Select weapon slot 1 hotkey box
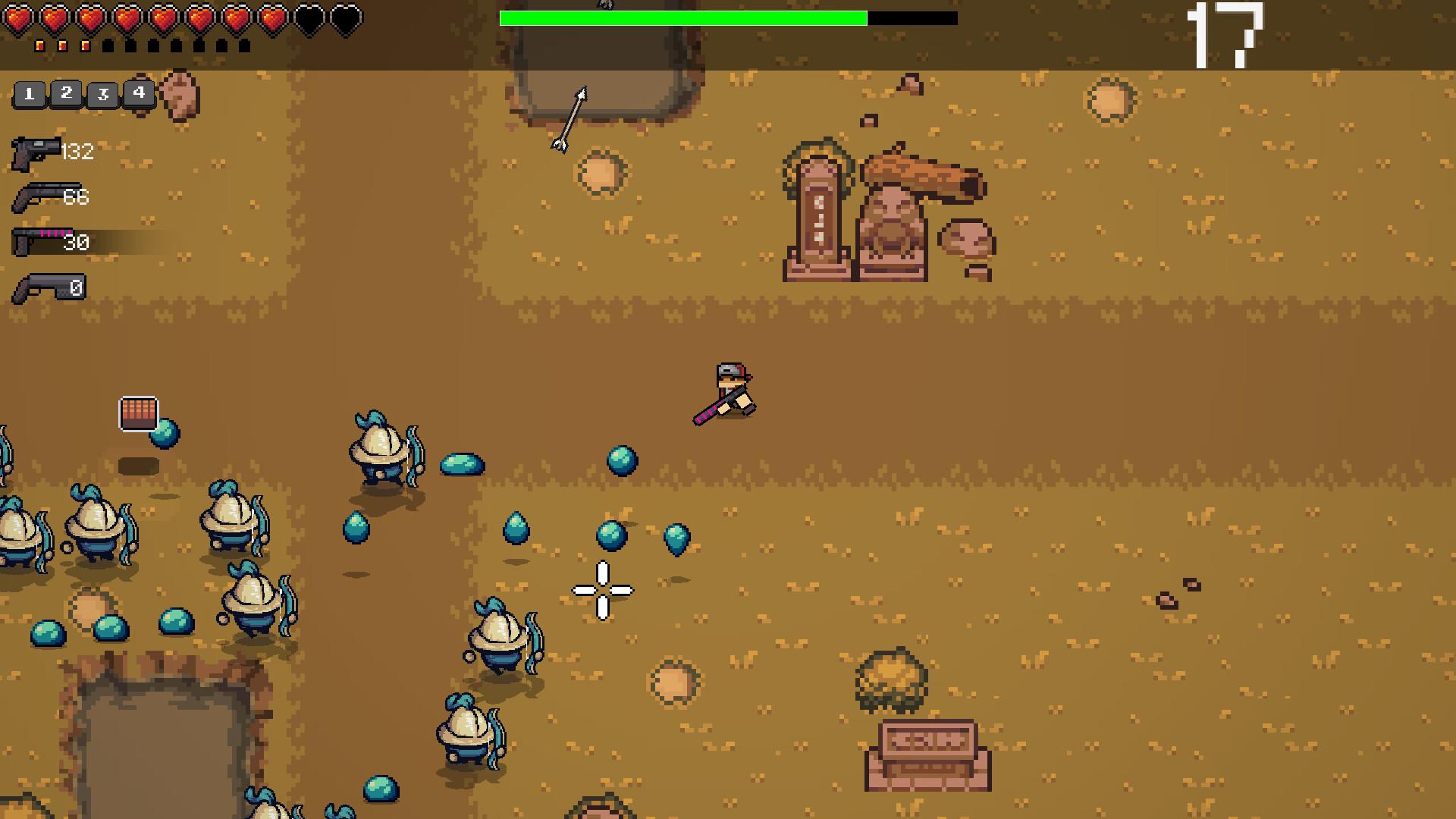 (29, 94)
